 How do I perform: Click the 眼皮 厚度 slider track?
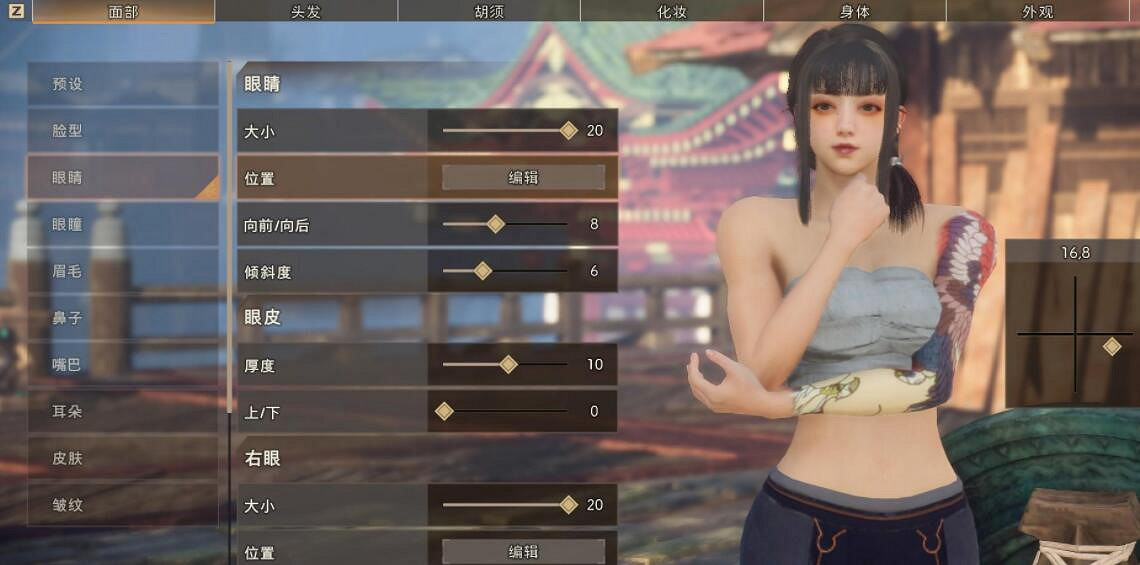[x=505, y=365]
